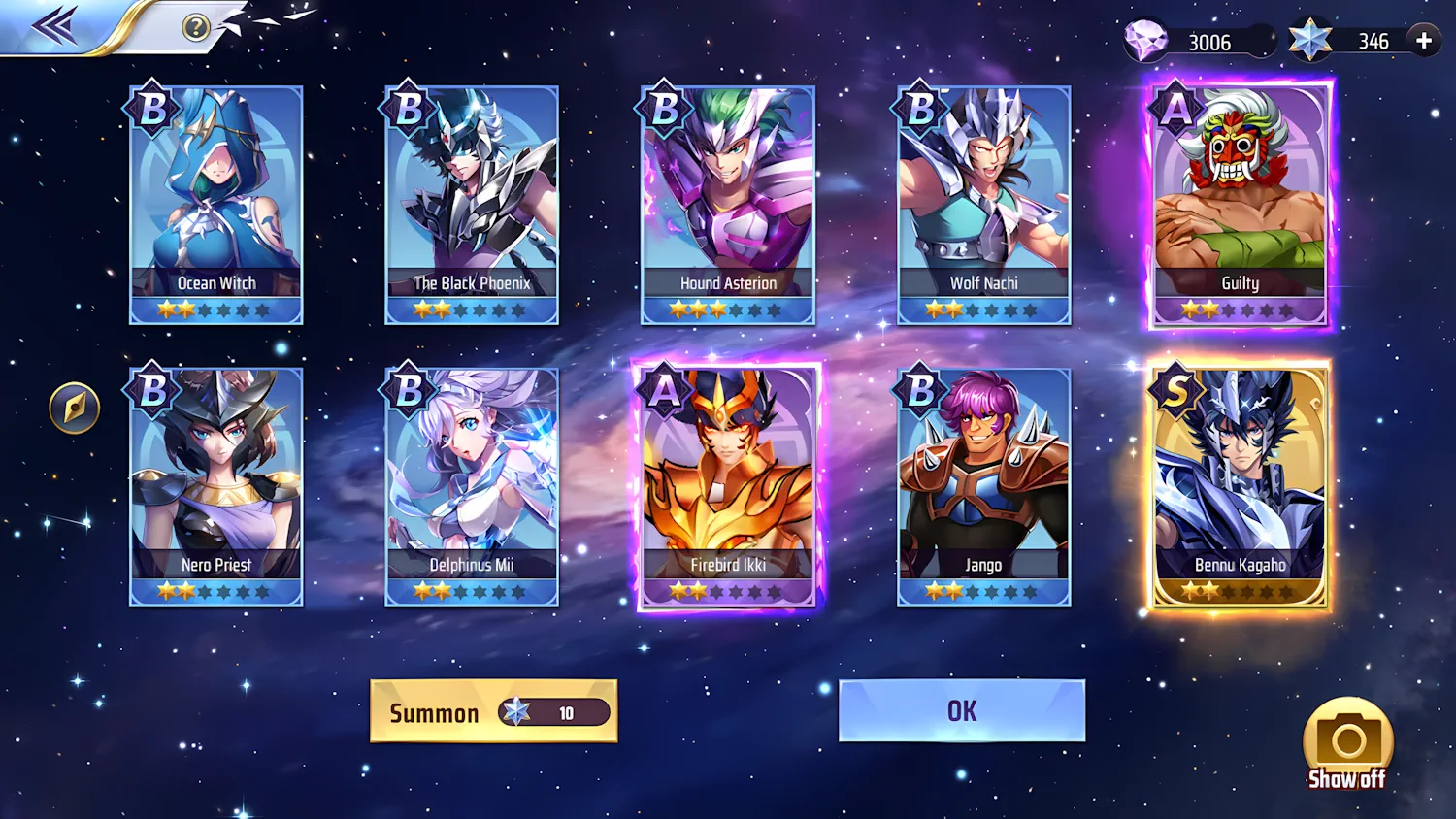Click the star crystal currency icon
The height and width of the screenshot is (819, 1456).
coord(1310,41)
